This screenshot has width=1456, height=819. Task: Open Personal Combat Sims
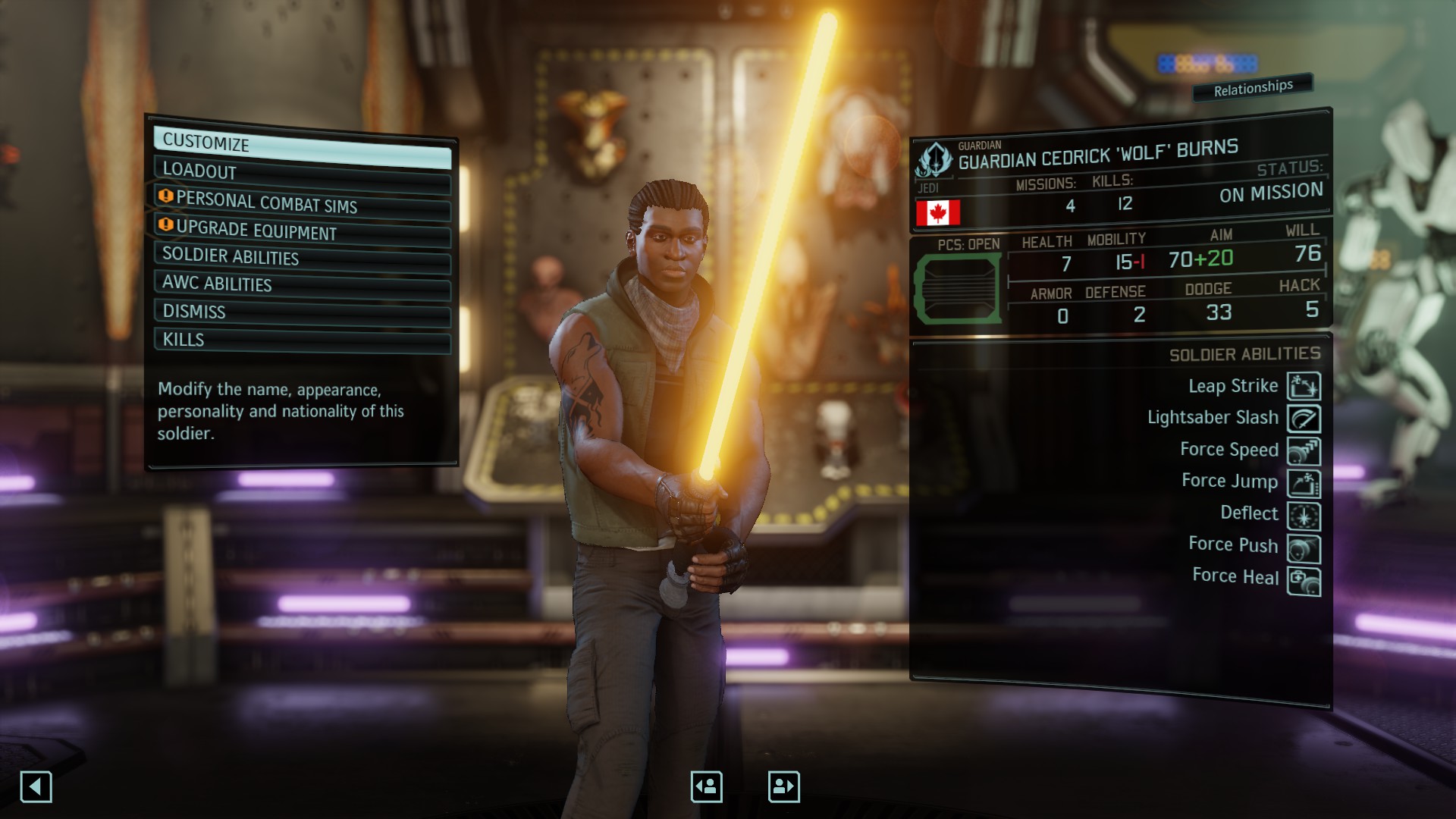pos(302,203)
